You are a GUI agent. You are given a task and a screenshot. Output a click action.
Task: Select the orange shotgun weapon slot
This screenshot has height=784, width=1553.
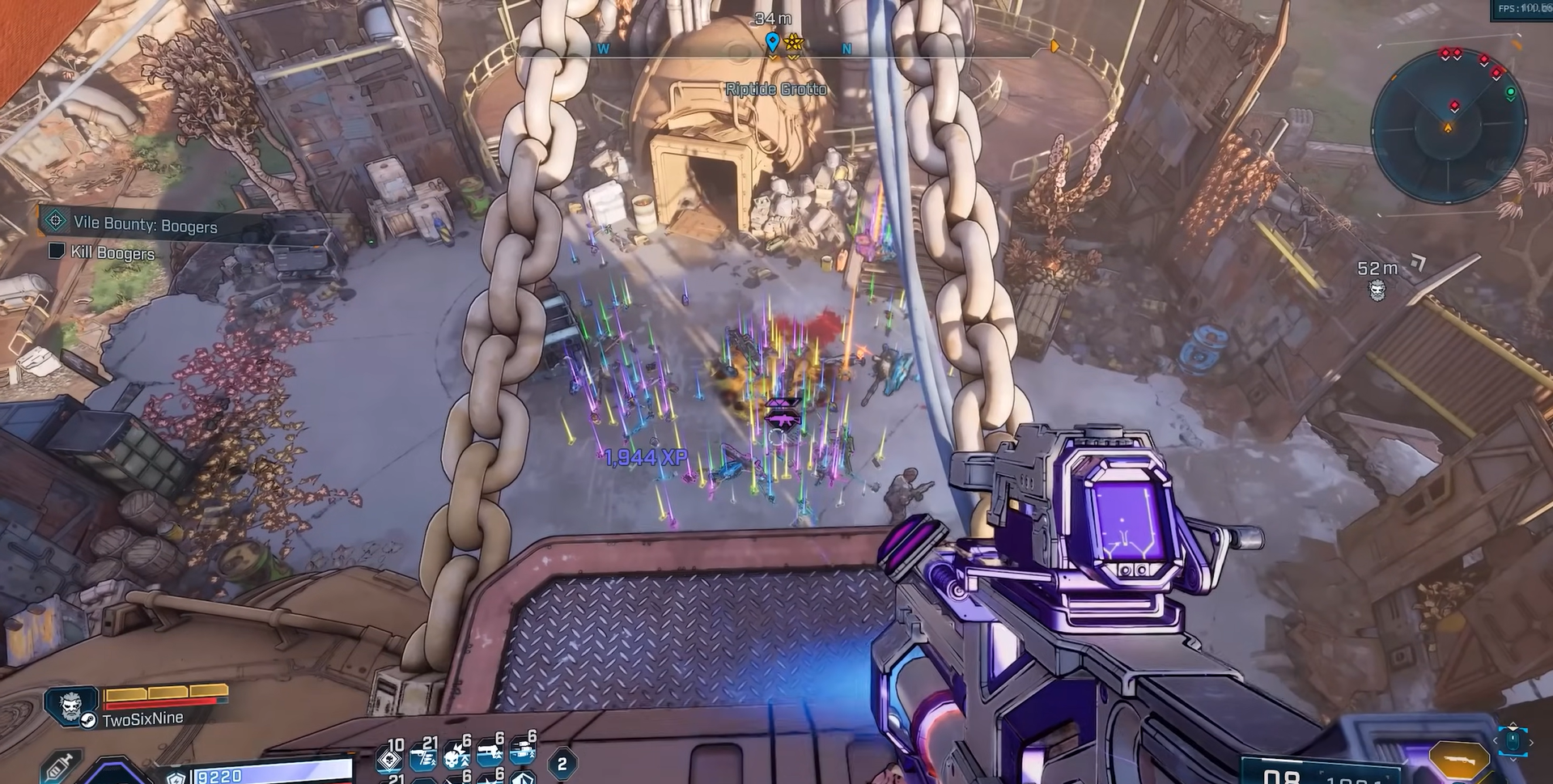1458,760
